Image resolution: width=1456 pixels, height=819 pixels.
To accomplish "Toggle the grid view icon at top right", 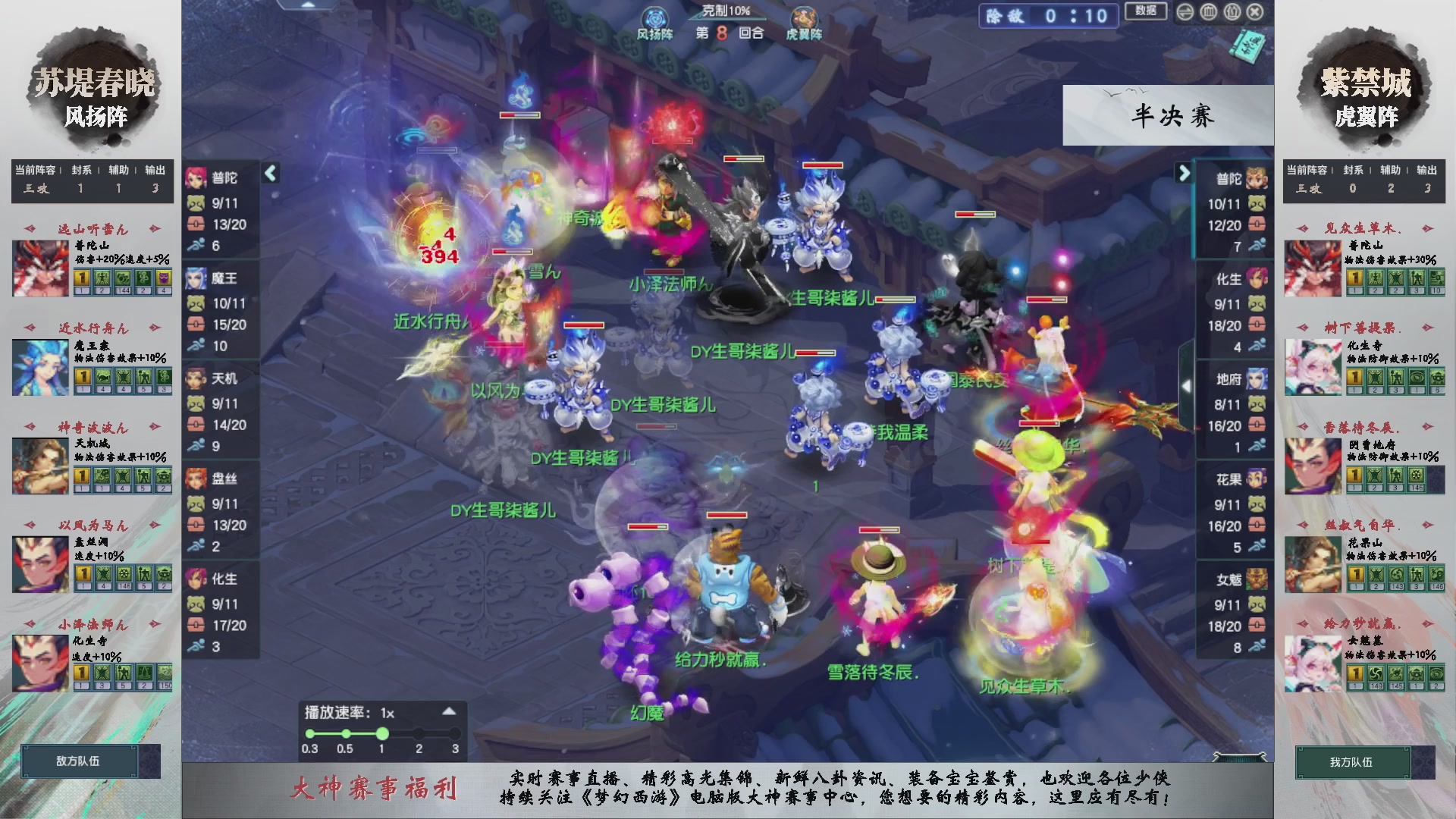I will point(1207,12).
